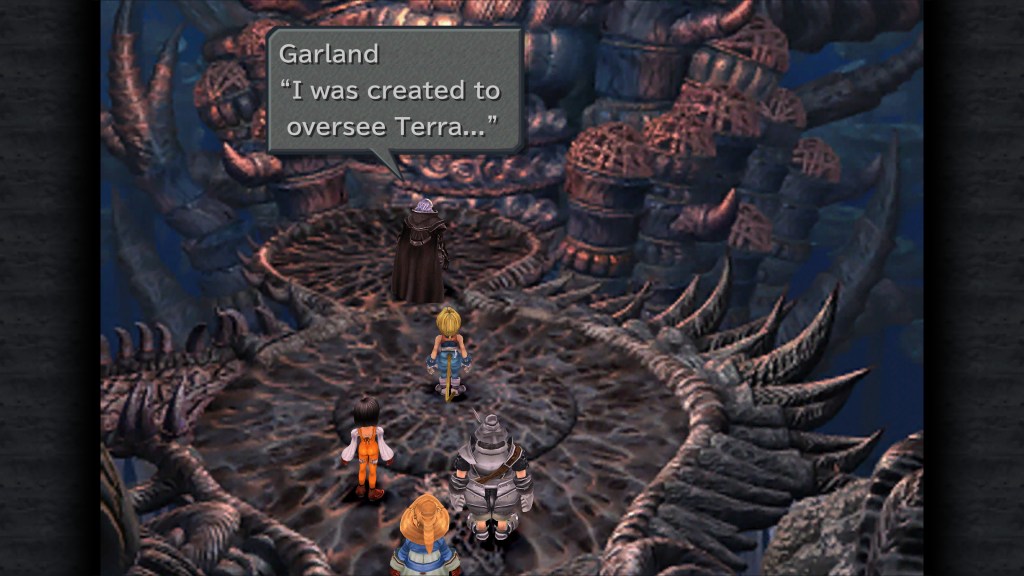This screenshot has width=1024, height=576.
Task: Advance Garland's dialogue speech bubble
Action: click(395, 90)
